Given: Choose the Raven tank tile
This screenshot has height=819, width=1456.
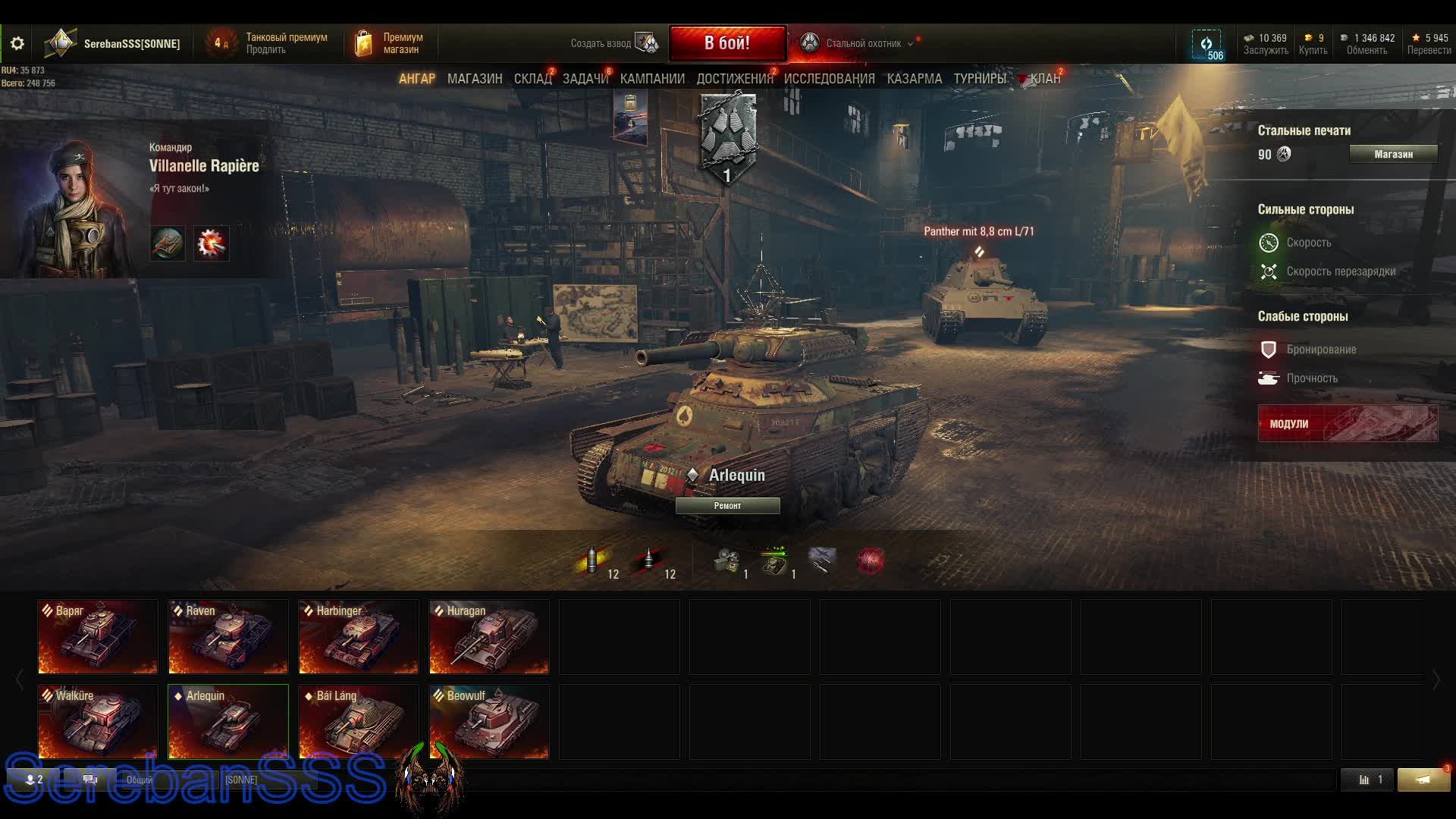Looking at the screenshot, I should point(228,637).
